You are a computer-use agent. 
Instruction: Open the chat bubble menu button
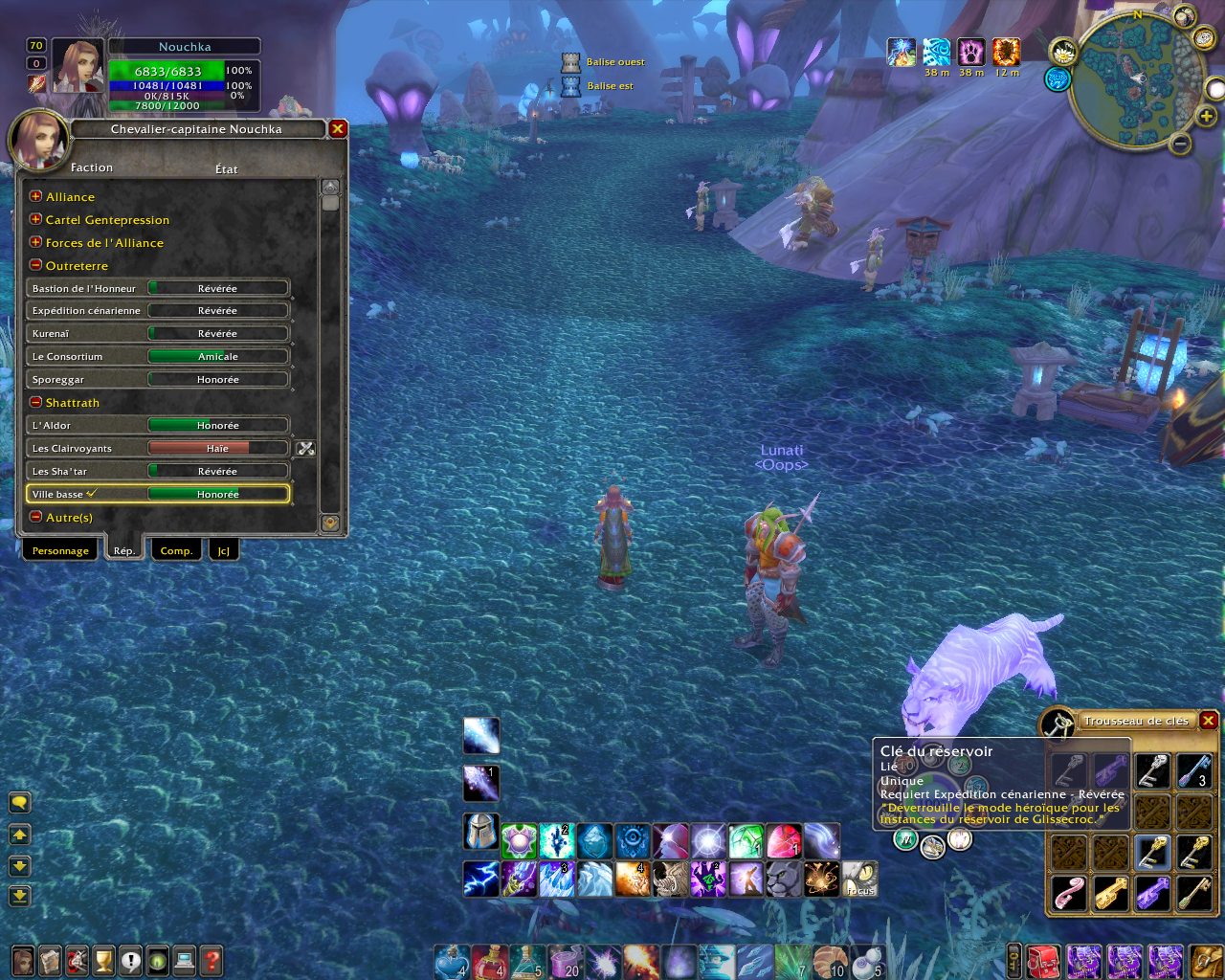(x=19, y=802)
